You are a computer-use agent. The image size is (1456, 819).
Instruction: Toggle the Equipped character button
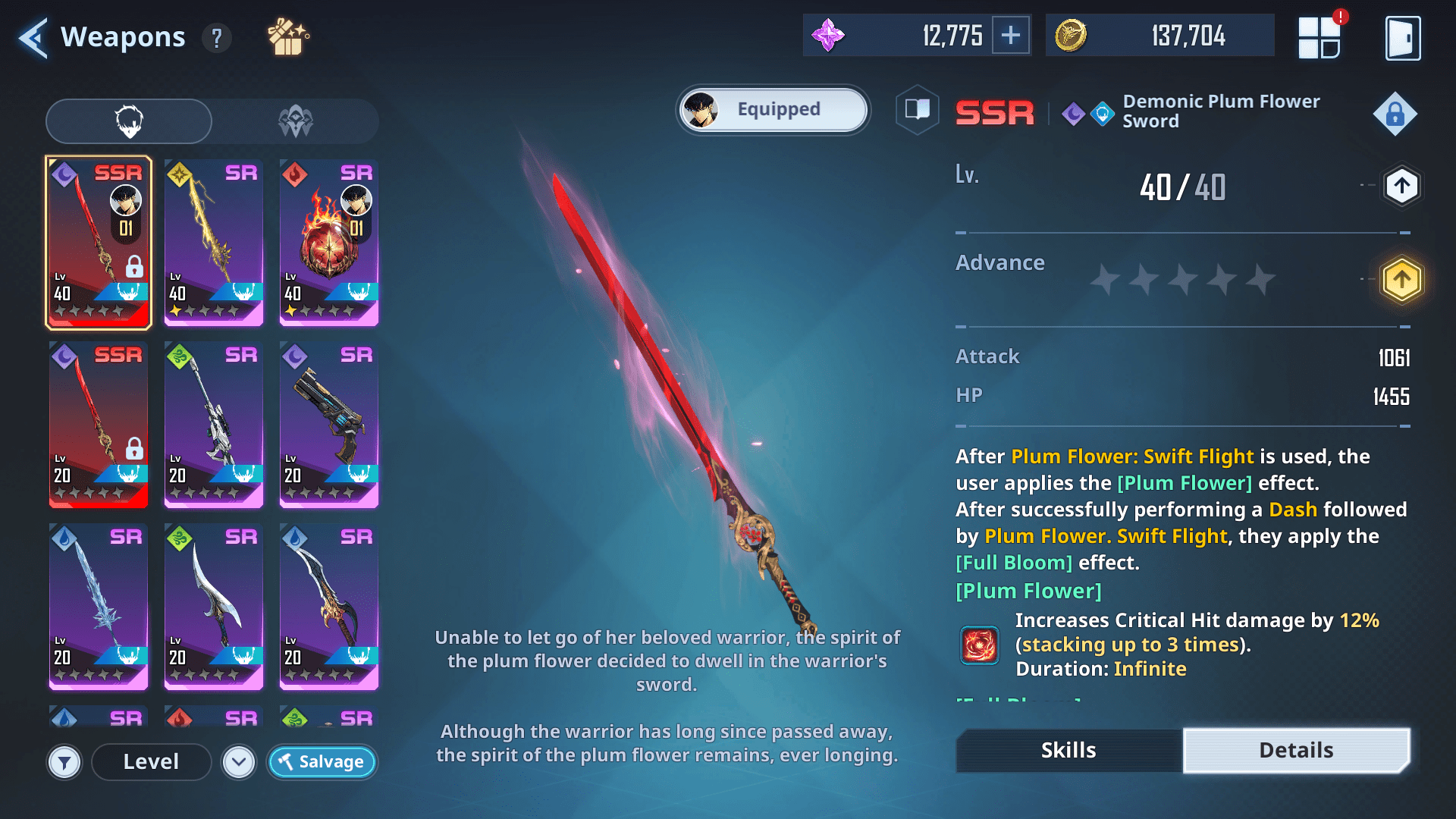point(773,110)
